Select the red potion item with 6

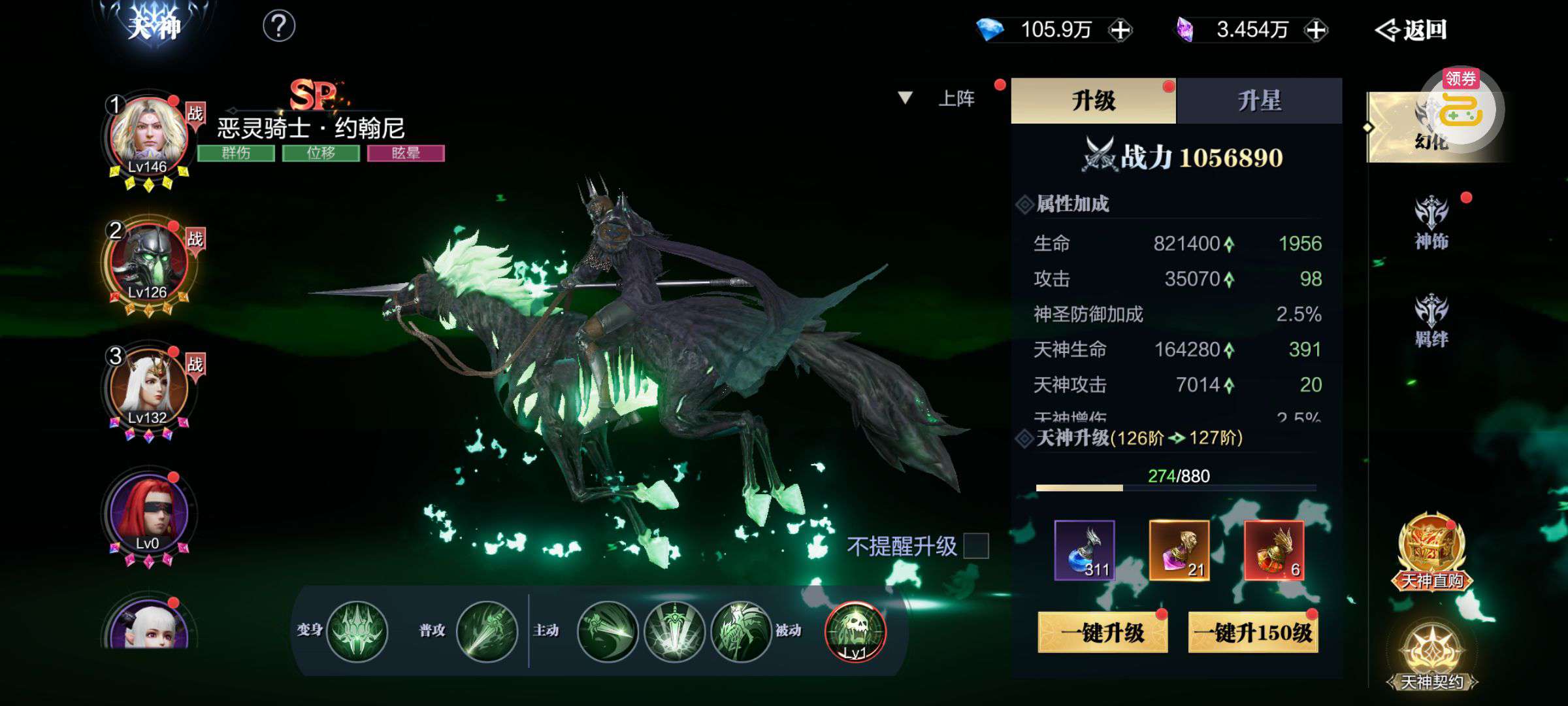(x=1274, y=550)
